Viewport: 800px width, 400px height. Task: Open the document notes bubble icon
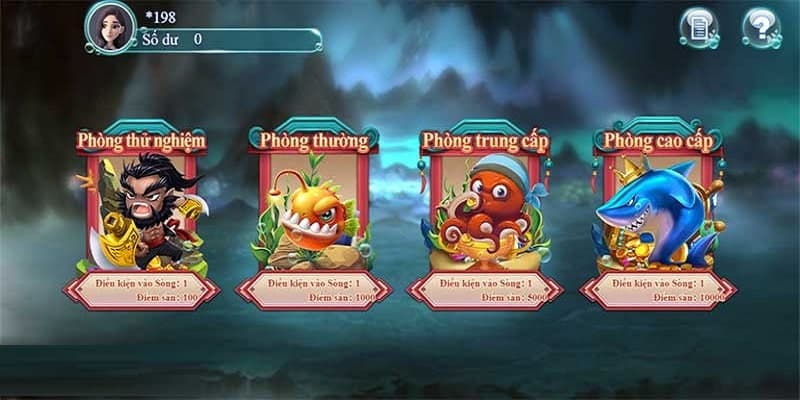[700, 27]
